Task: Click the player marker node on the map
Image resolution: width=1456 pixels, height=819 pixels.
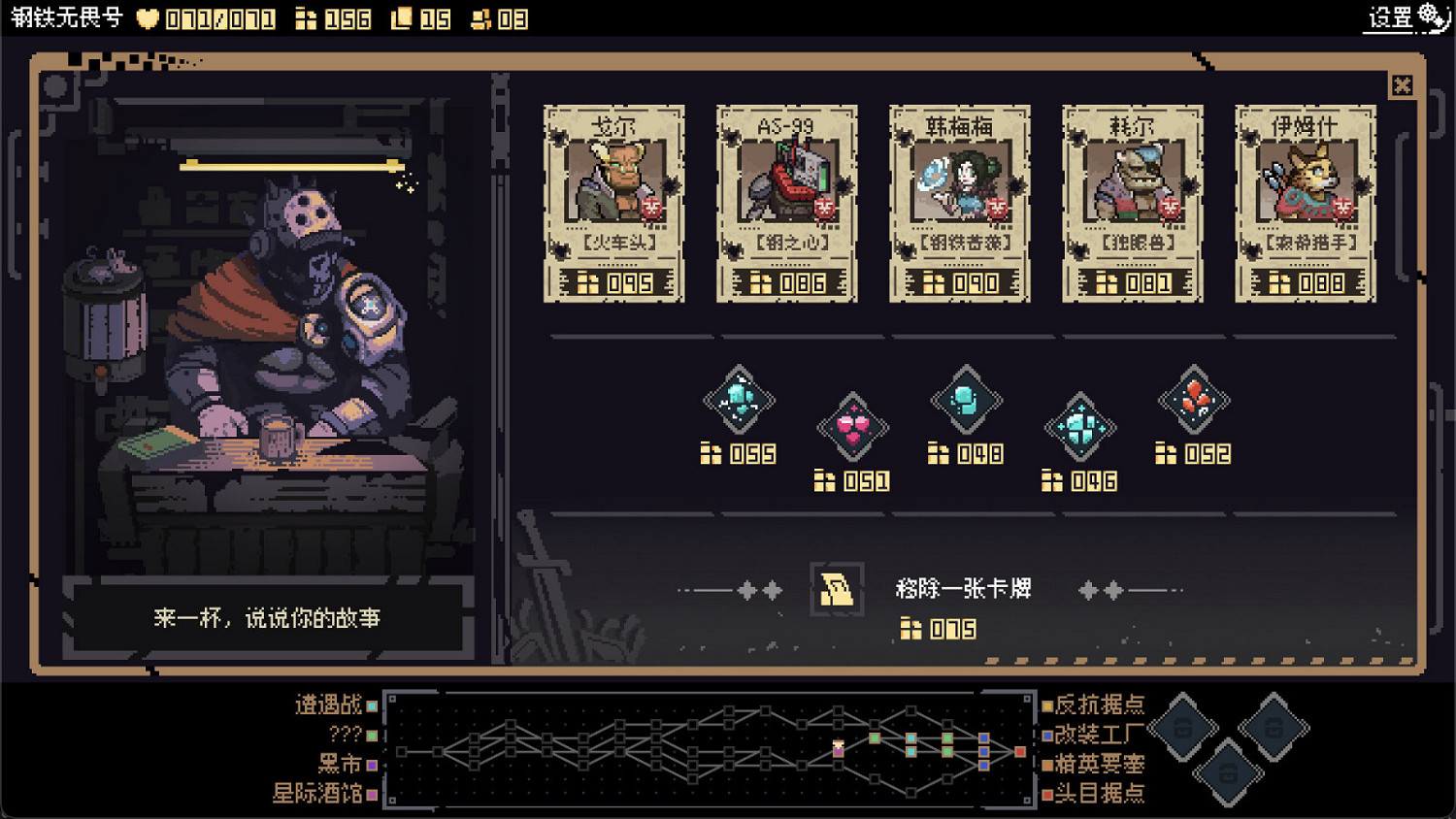Action: pos(838,747)
